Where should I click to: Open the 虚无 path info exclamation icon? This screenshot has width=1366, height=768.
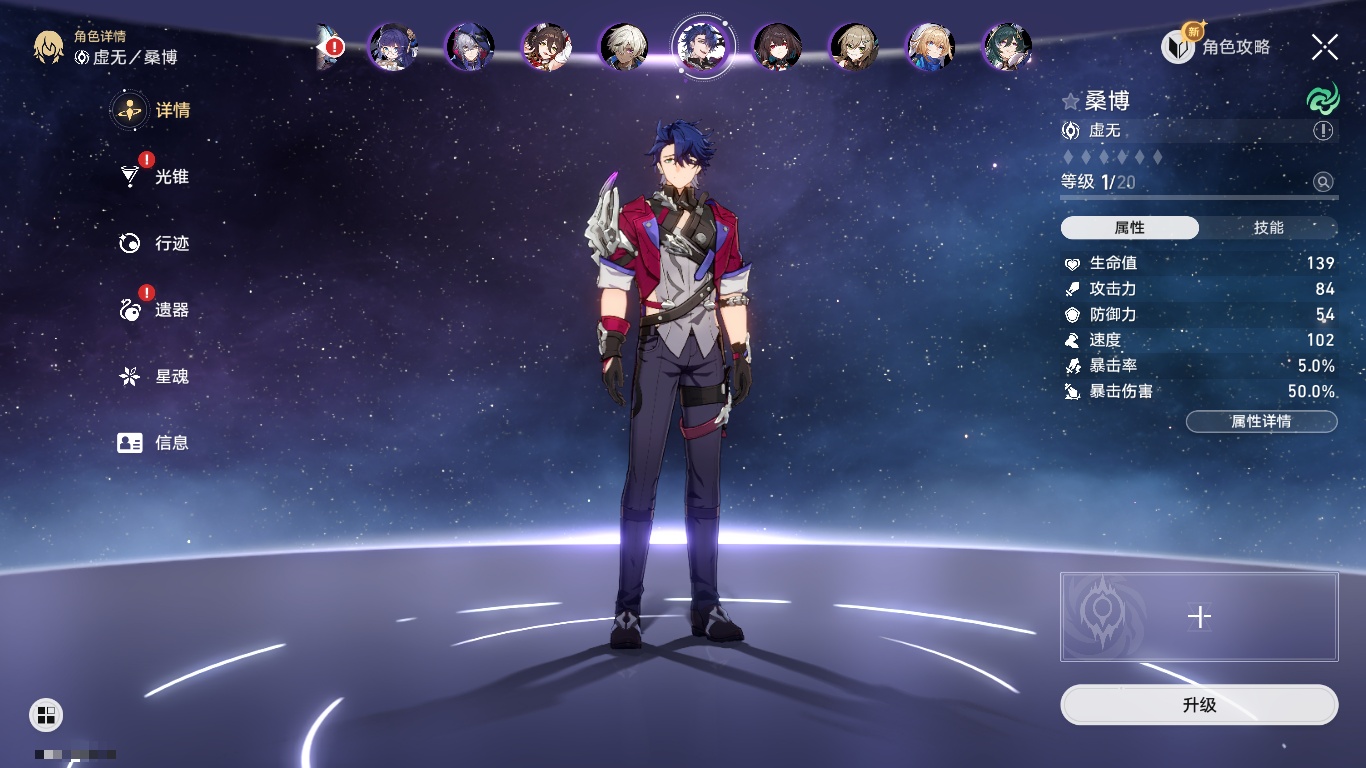pos(1323,131)
